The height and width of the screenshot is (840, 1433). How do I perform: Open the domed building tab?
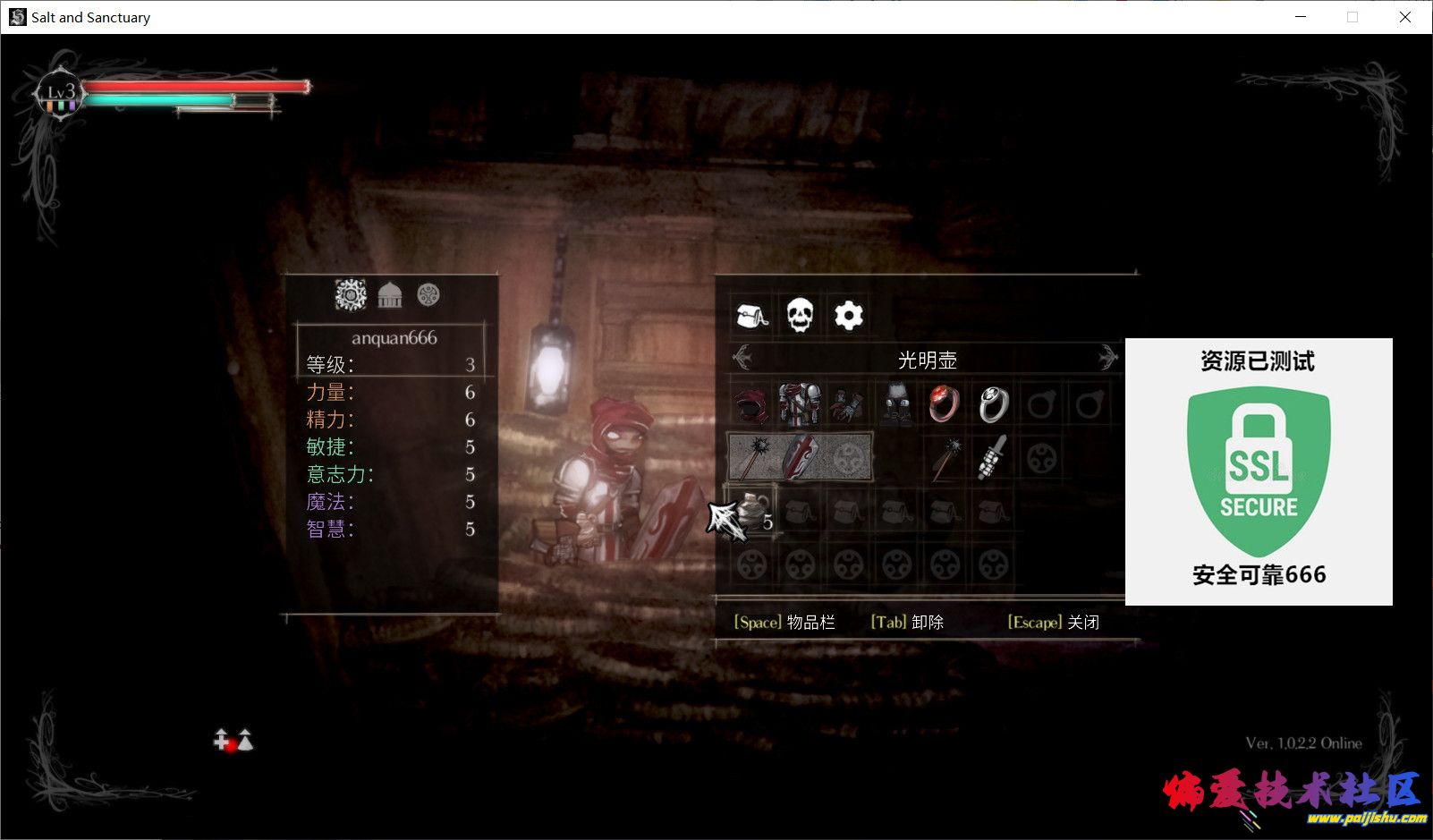coord(390,295)
